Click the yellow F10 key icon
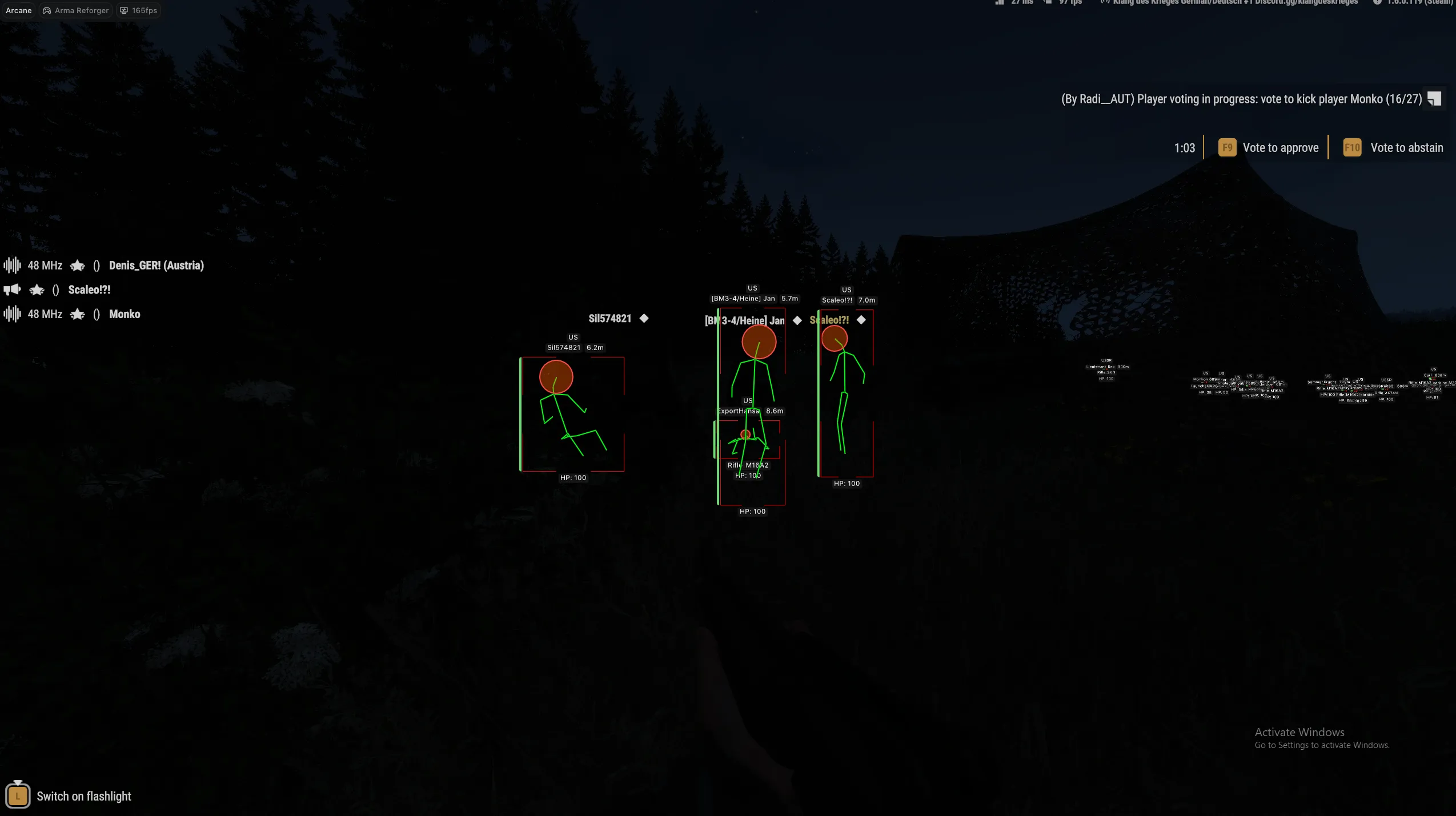 pyautogui.click(x=1351, y=147)
